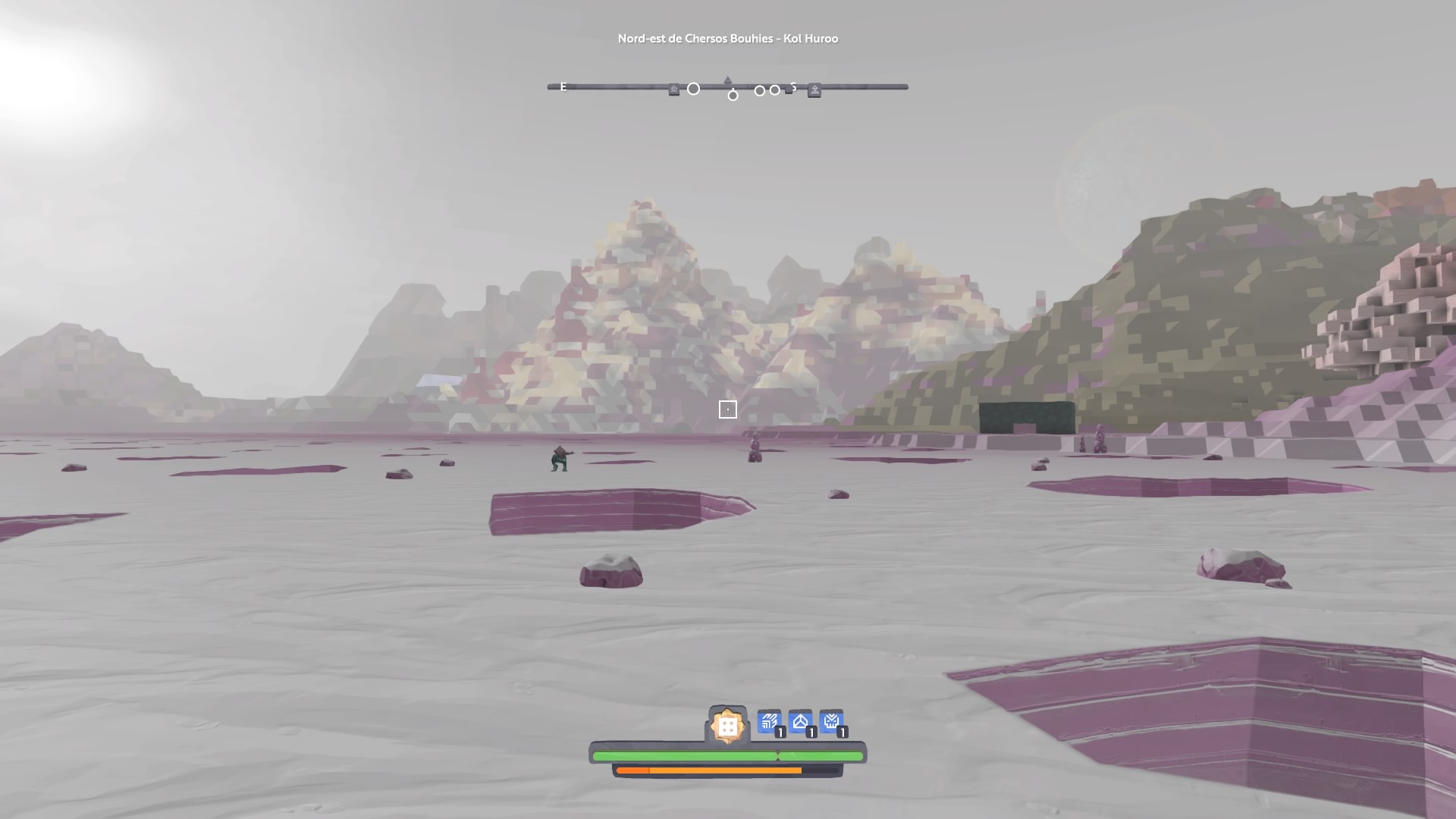Select the sun-shaped emblem in the hotbar center

pyautogui.click(x=727, y=723)
